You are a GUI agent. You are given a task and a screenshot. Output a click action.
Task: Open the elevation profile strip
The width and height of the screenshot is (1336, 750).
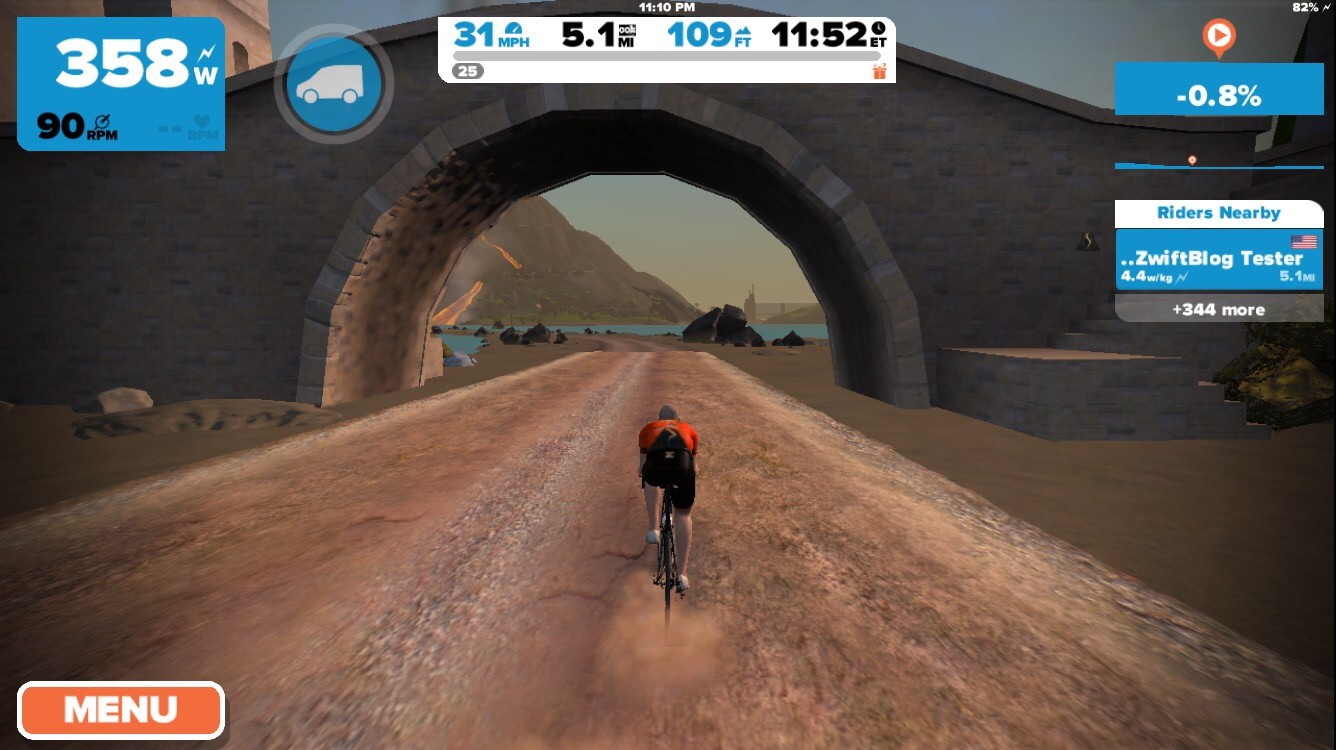pos(1218,163)
